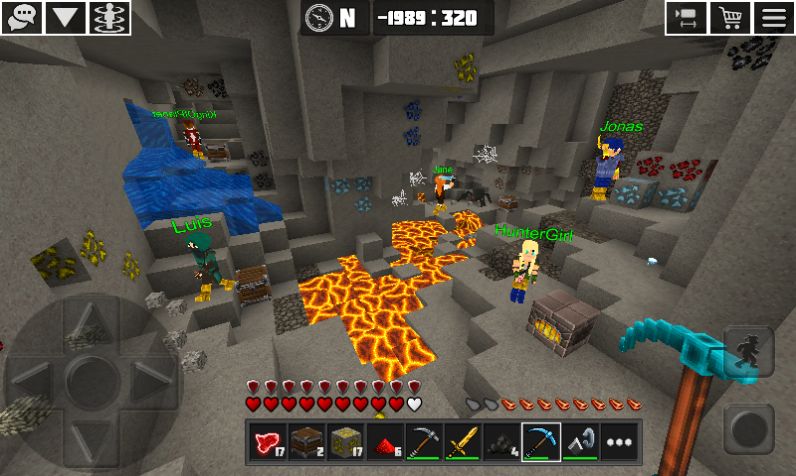Open full inventory with three dots

tap(619, 440)
